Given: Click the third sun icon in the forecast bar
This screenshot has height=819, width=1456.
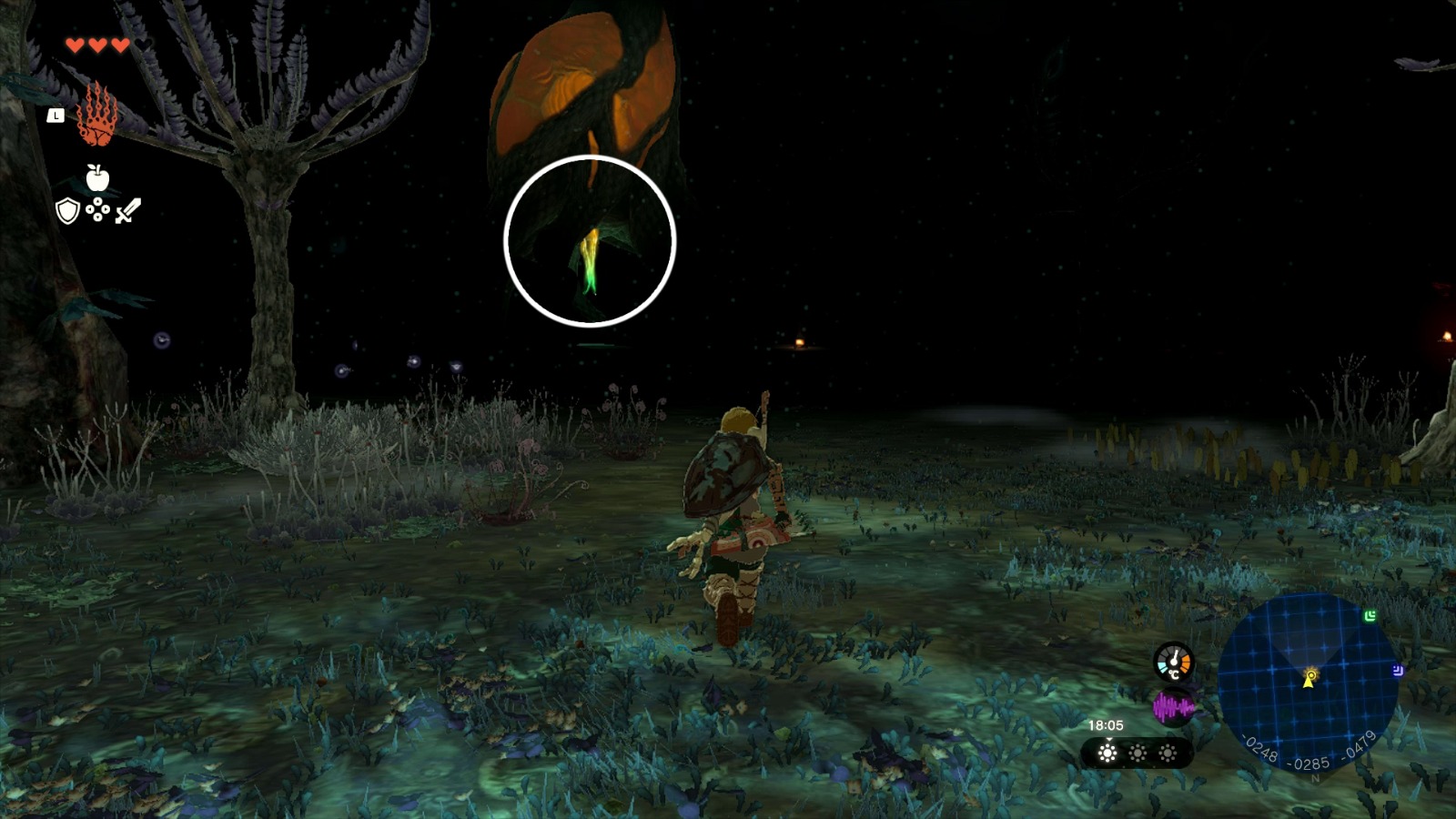Looking at the screenshot, I should [x=1168, y=753].
